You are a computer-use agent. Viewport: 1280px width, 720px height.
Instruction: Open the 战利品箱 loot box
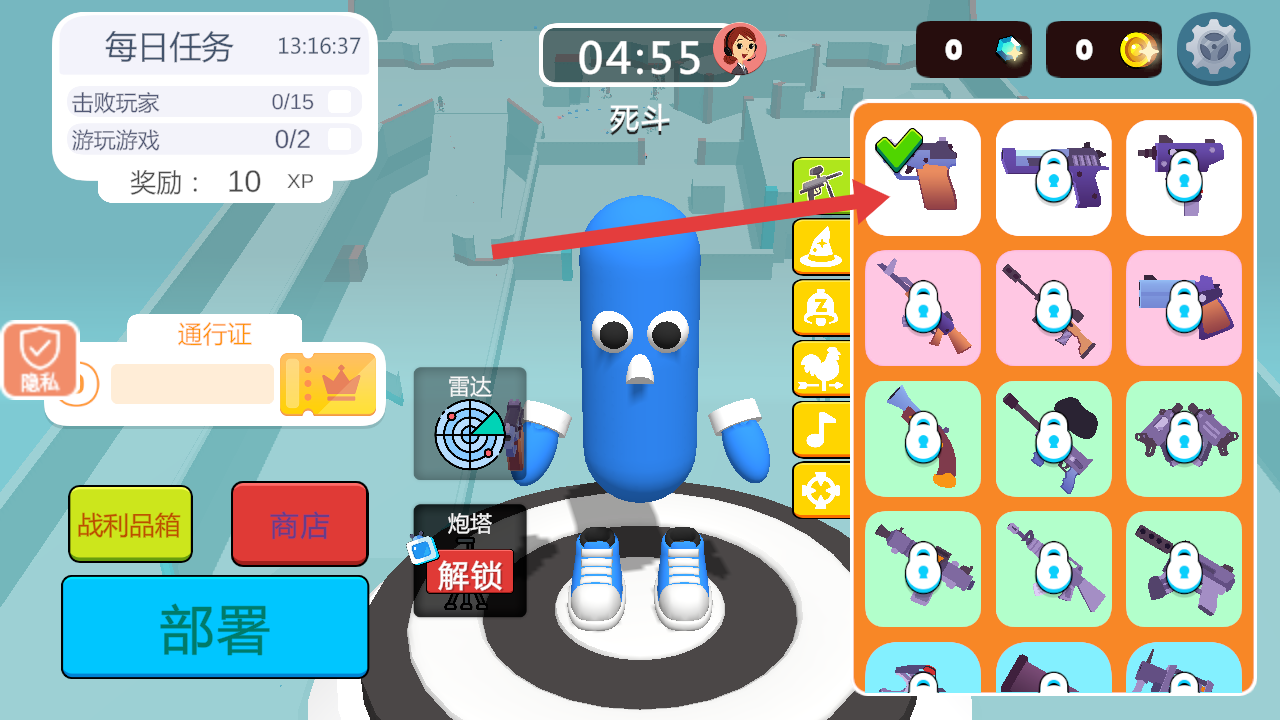pyautogui.click(x=130, y=523)
